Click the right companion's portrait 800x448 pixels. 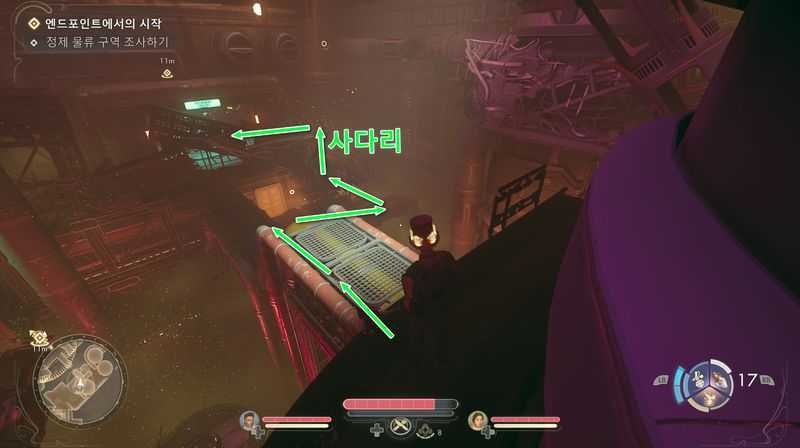(x=477, y=420)
